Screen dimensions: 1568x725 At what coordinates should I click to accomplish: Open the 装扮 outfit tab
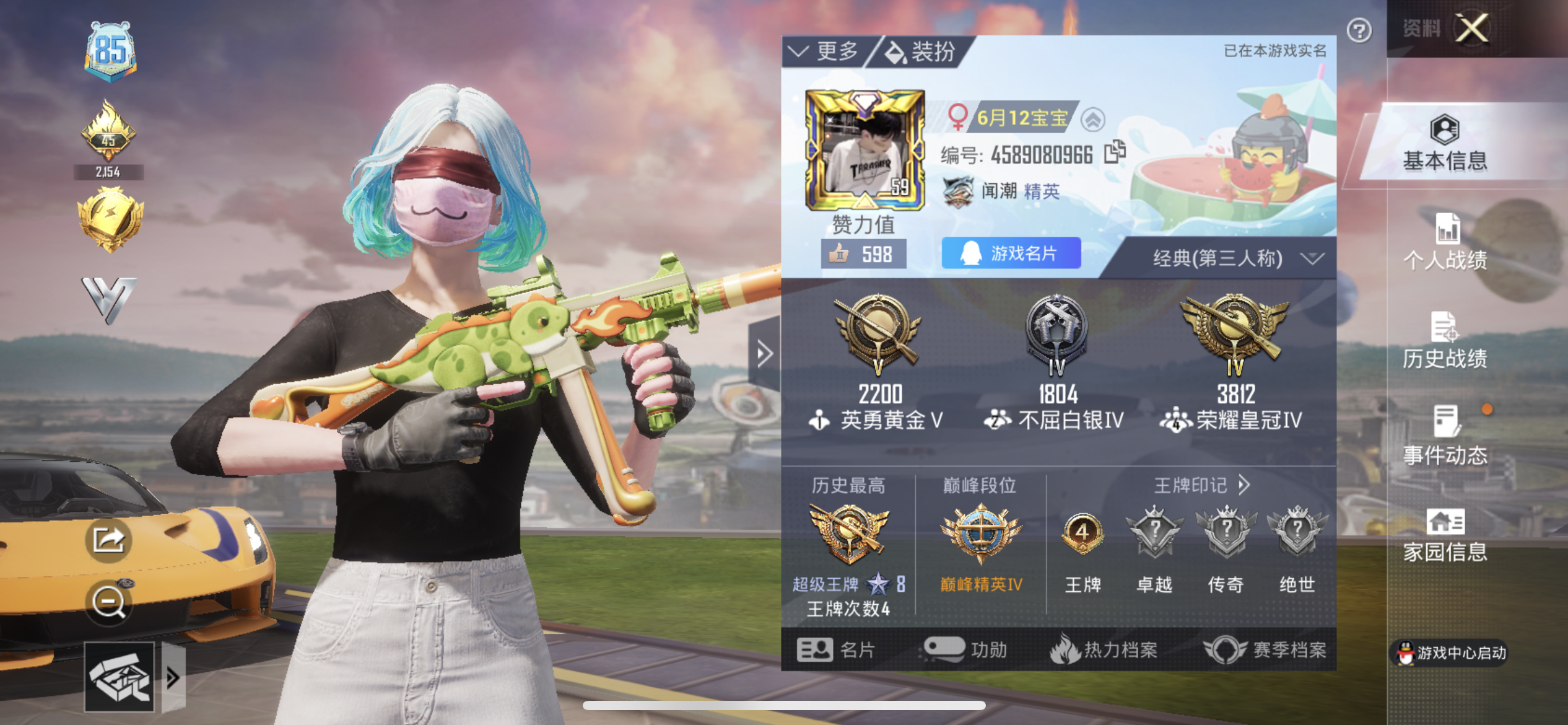click(x=921, y=52)
